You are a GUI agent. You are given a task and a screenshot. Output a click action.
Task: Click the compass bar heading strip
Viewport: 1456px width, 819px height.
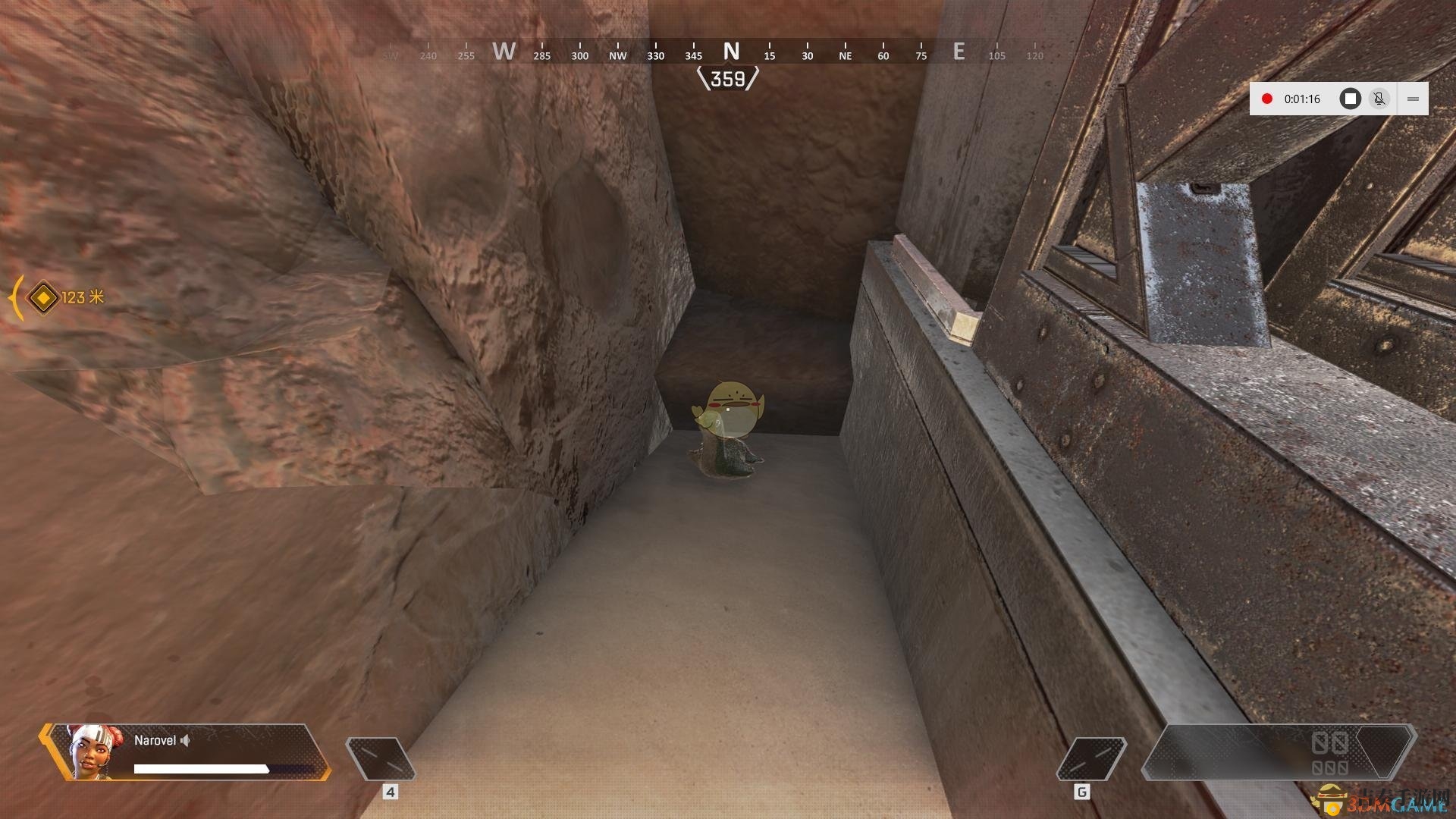[x=728, y=52]
